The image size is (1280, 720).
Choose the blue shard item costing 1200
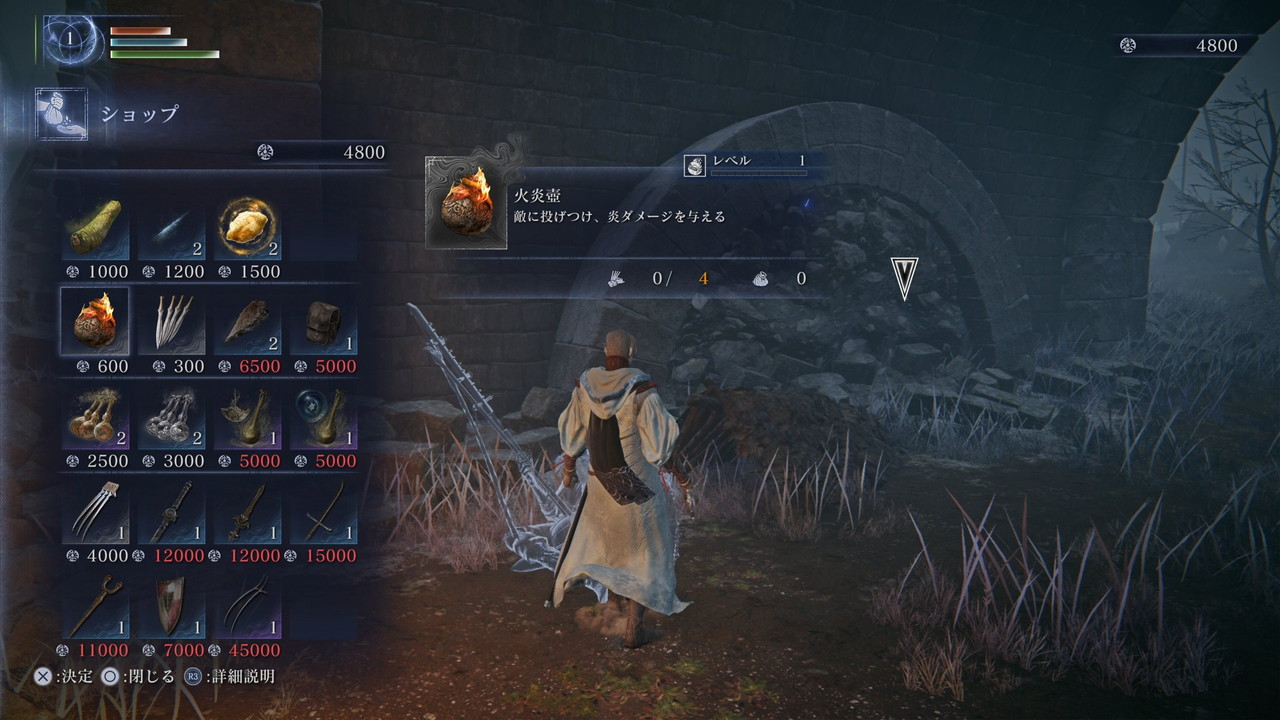pos(171,229)
